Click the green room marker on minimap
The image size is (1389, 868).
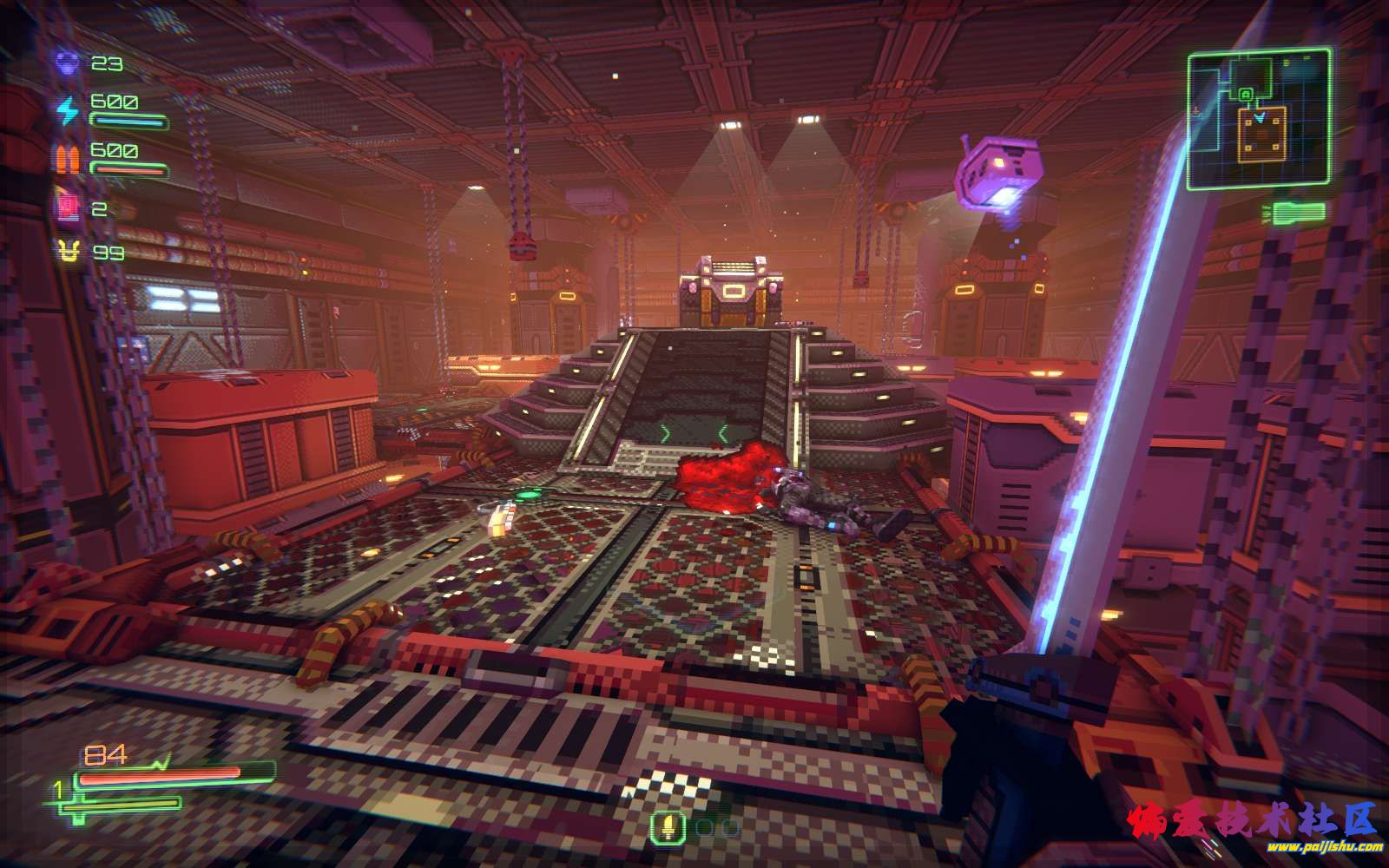pos(1246,94)
